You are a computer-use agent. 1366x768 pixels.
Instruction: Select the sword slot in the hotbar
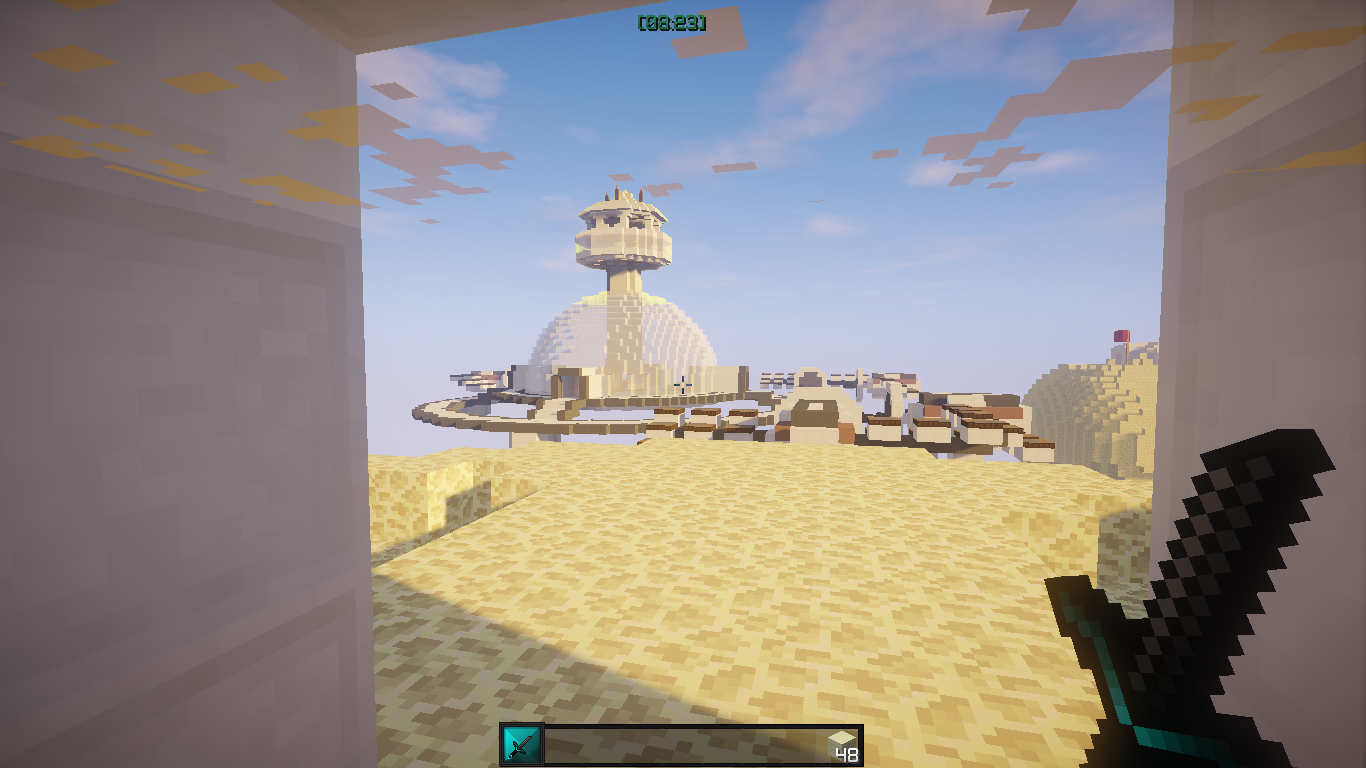(x=521, y=745)
